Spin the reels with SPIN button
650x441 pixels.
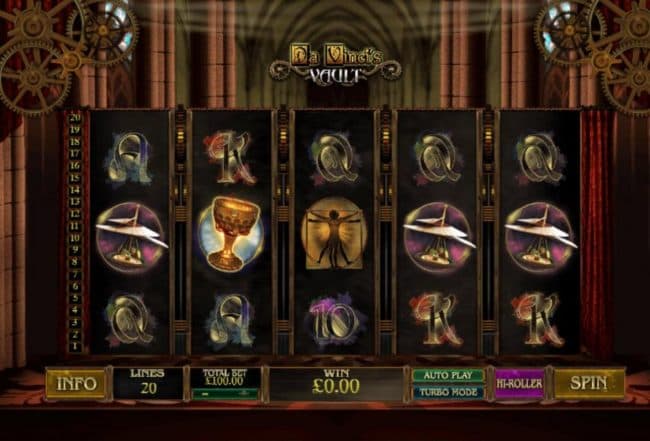click(x=589, y=383)
